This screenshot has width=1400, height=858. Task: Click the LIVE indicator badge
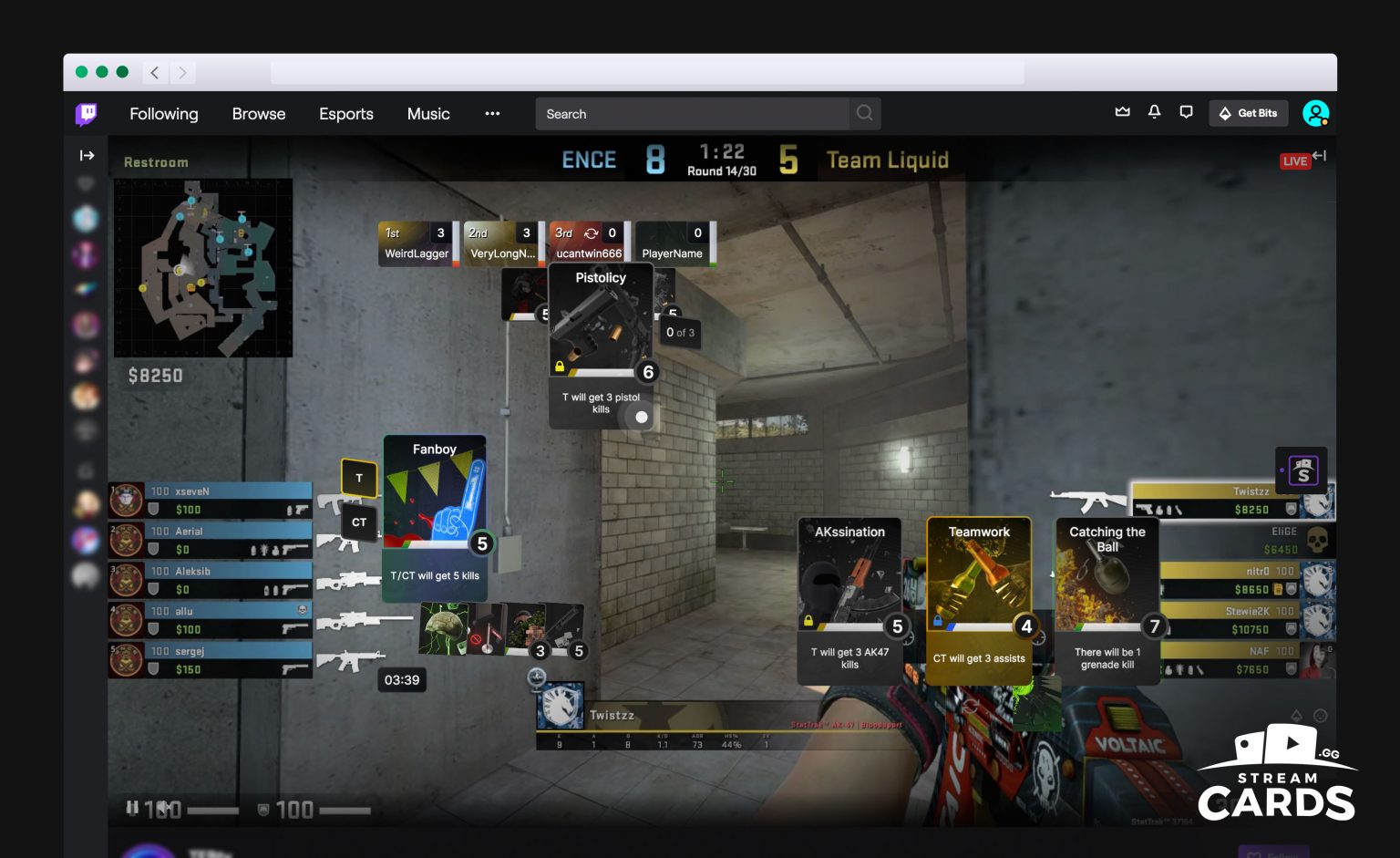(x=1294, y=160)
